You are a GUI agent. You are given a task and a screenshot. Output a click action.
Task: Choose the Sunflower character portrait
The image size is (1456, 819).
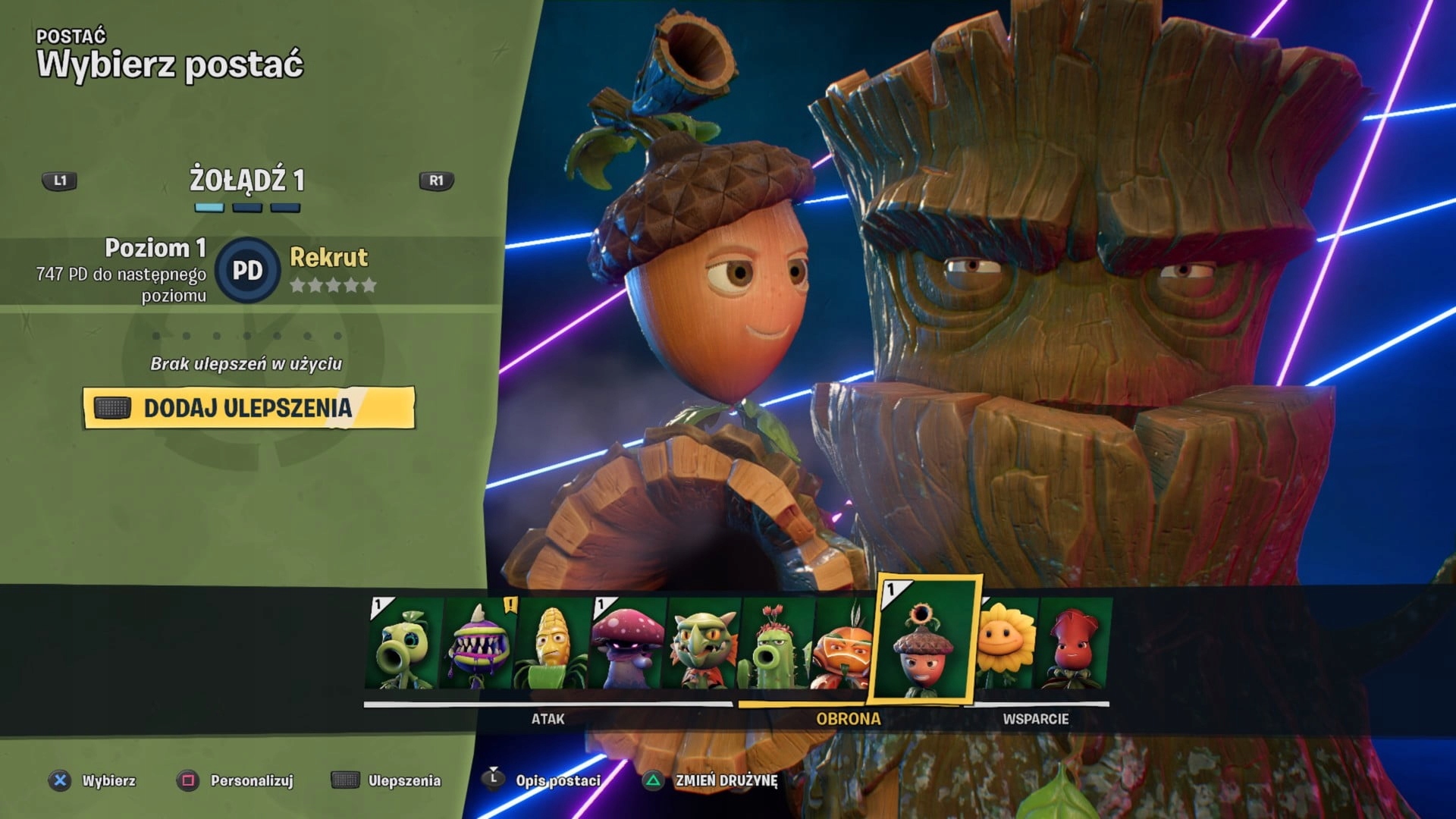1006,644
